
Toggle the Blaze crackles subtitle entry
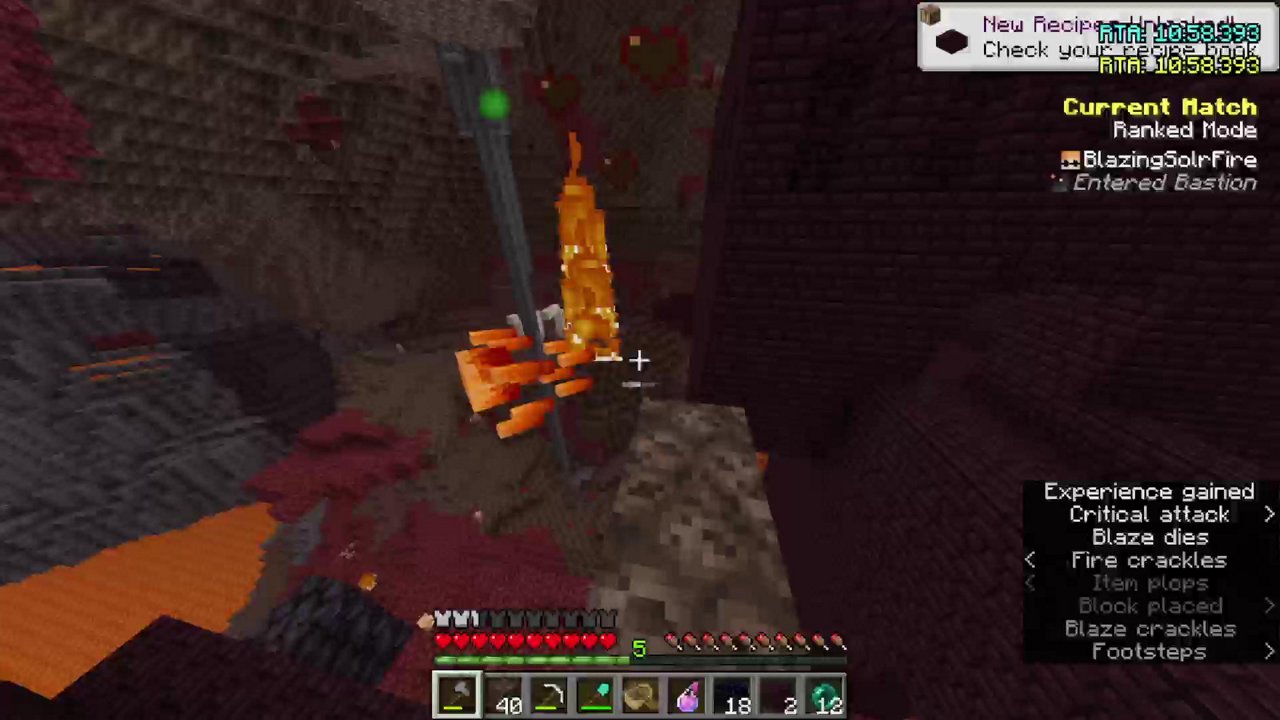click(1149, 628)
